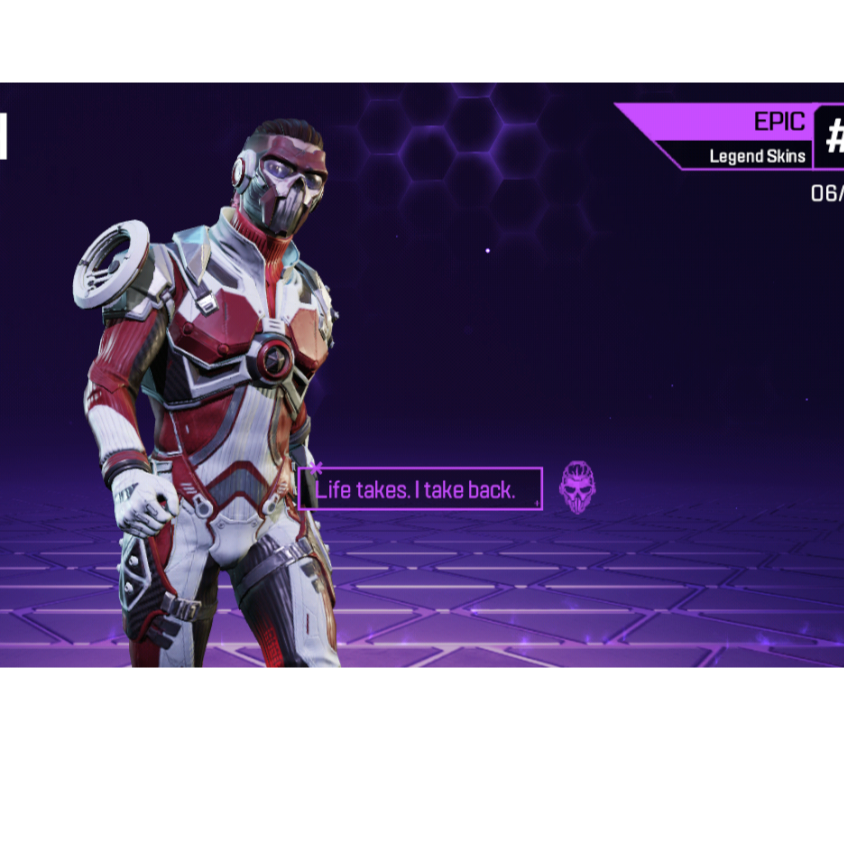Click the purple skull mask icon
This screenshot has width=844, height=844.
tap(577, 487)
